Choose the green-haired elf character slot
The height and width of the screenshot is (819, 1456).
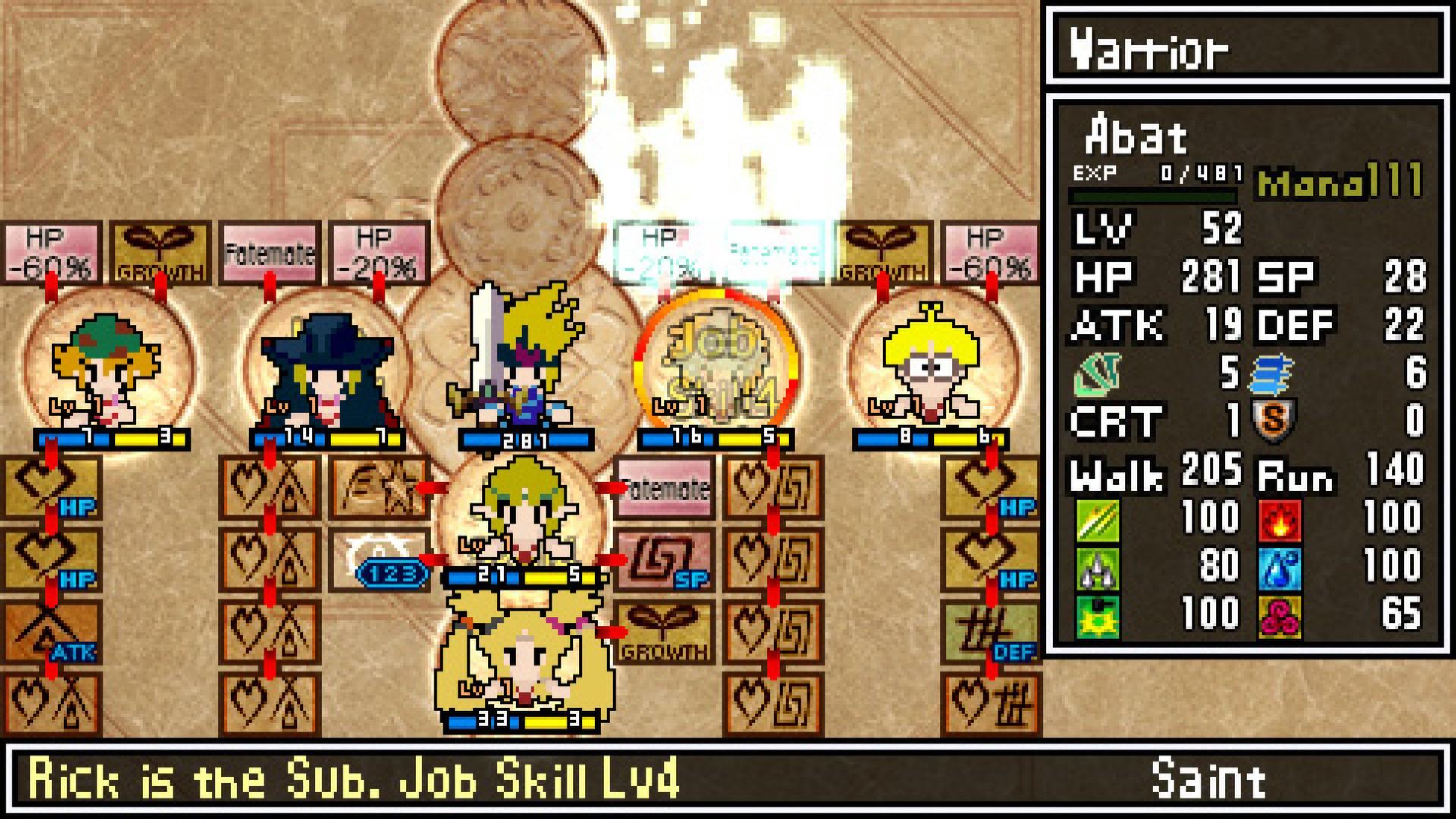523,516
